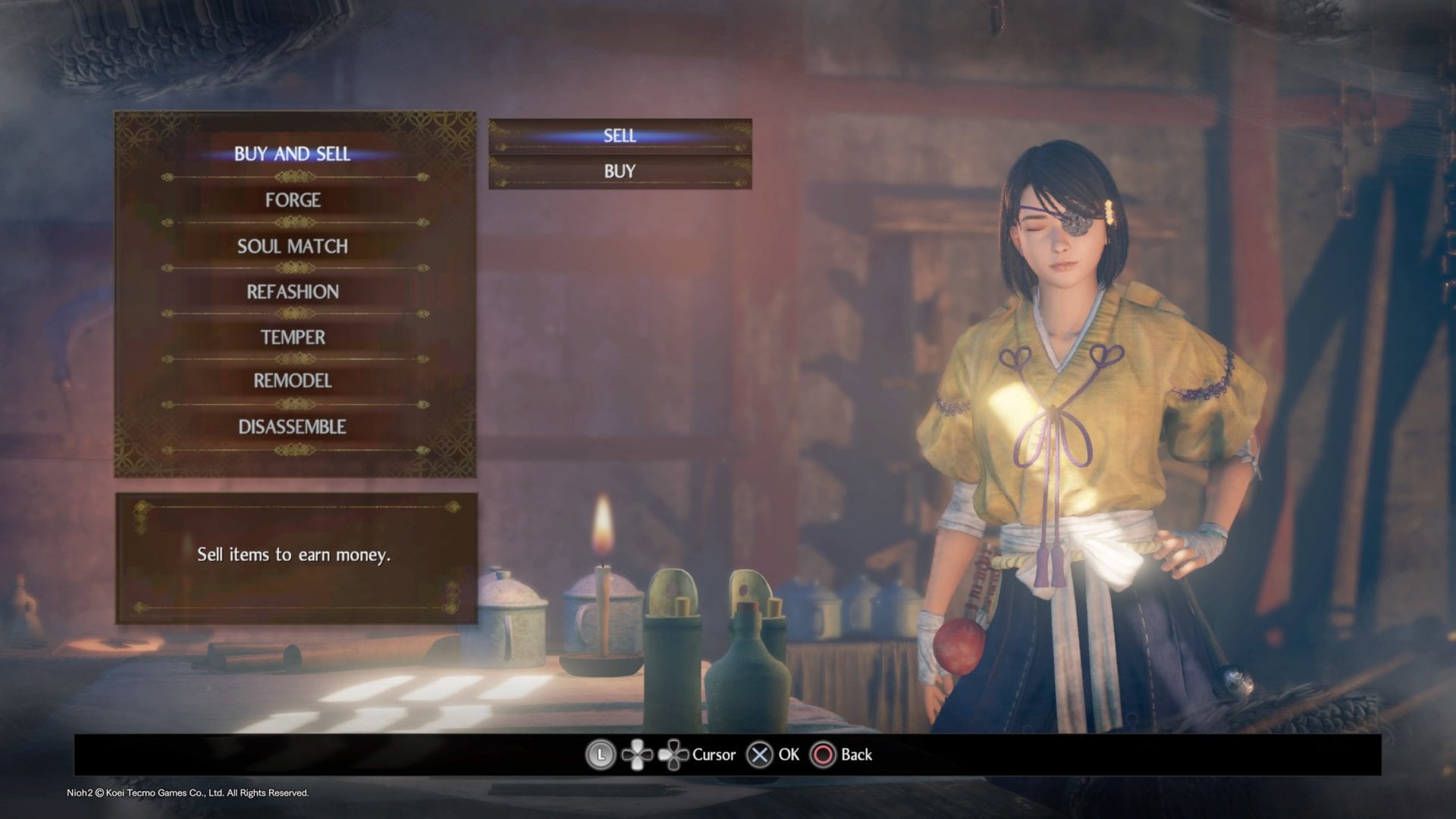Select the Temper option
Viewport: 1456px width, 819px height.
pos(293,337)
